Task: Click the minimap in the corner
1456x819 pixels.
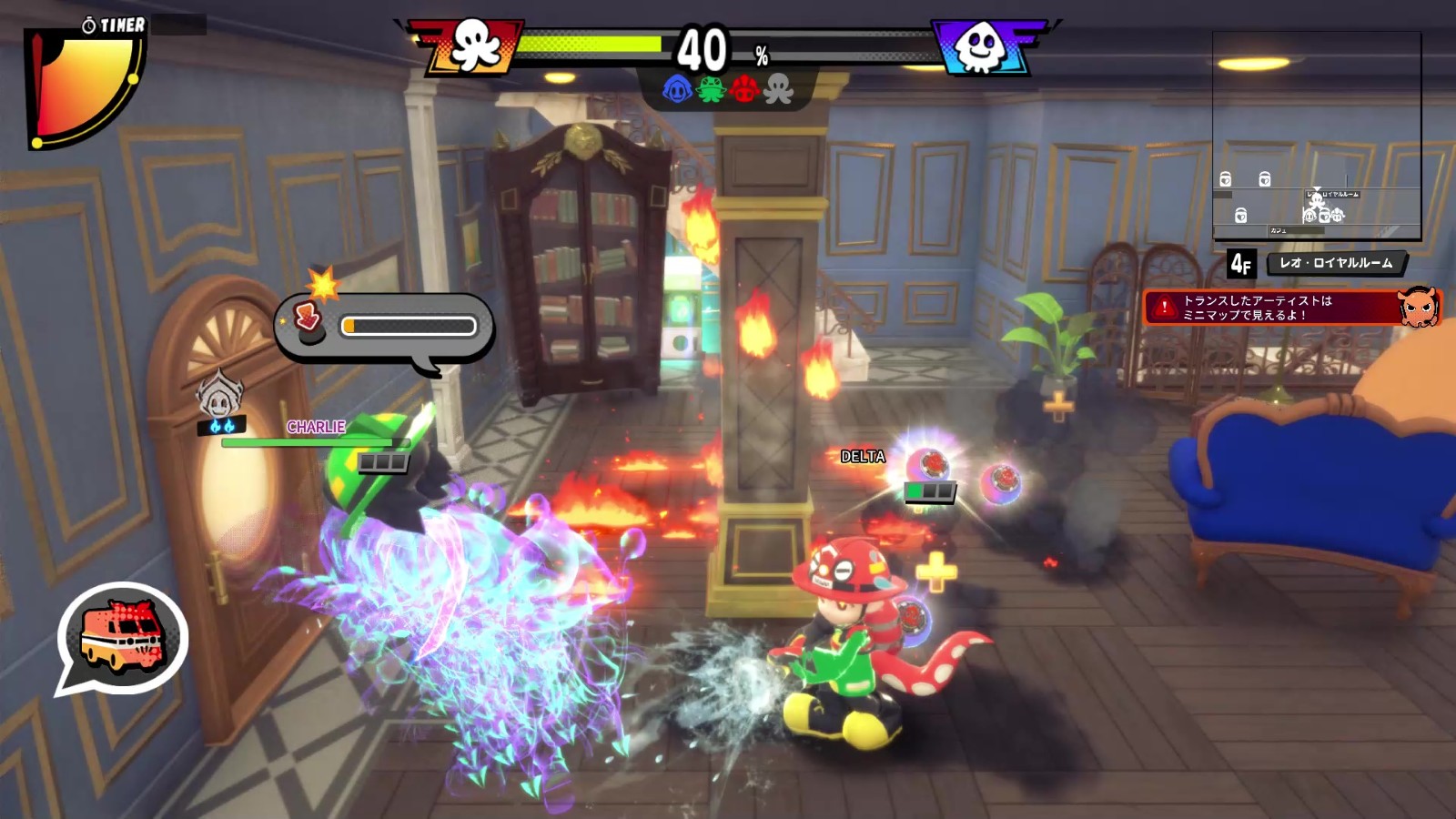Action: click(1316, 136)
